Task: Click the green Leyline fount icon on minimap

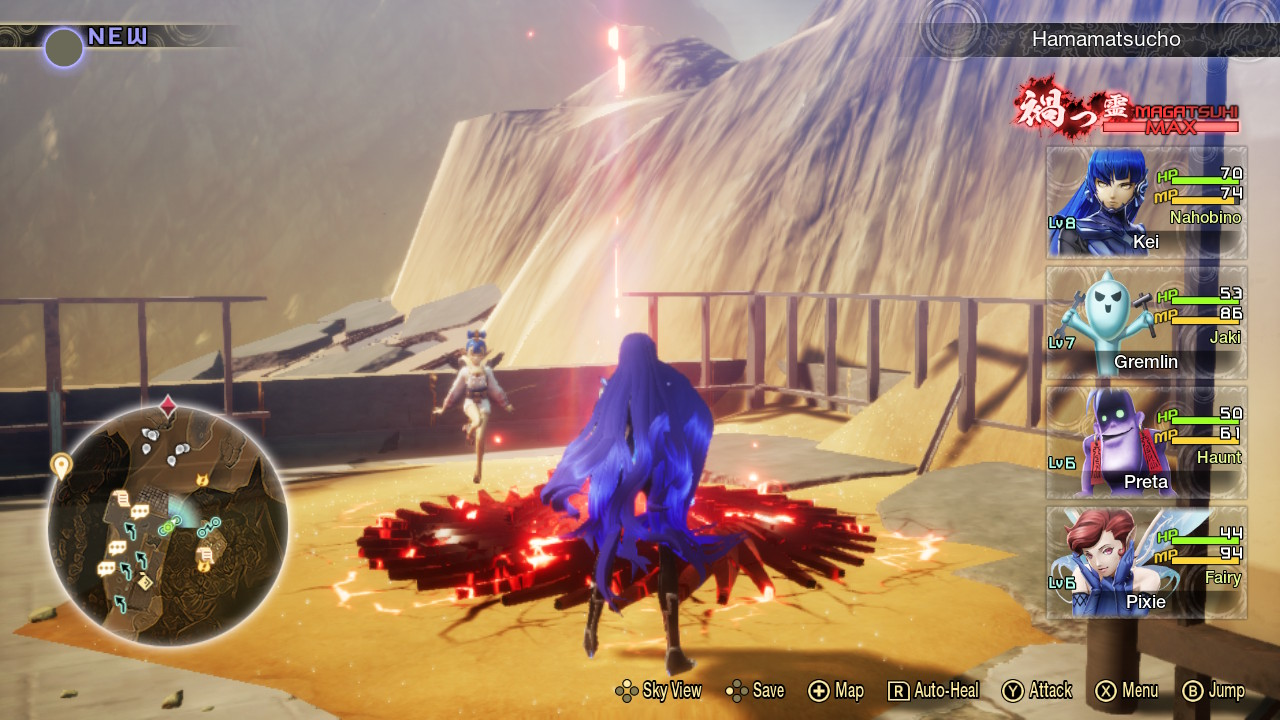Action: coord(169,527)
